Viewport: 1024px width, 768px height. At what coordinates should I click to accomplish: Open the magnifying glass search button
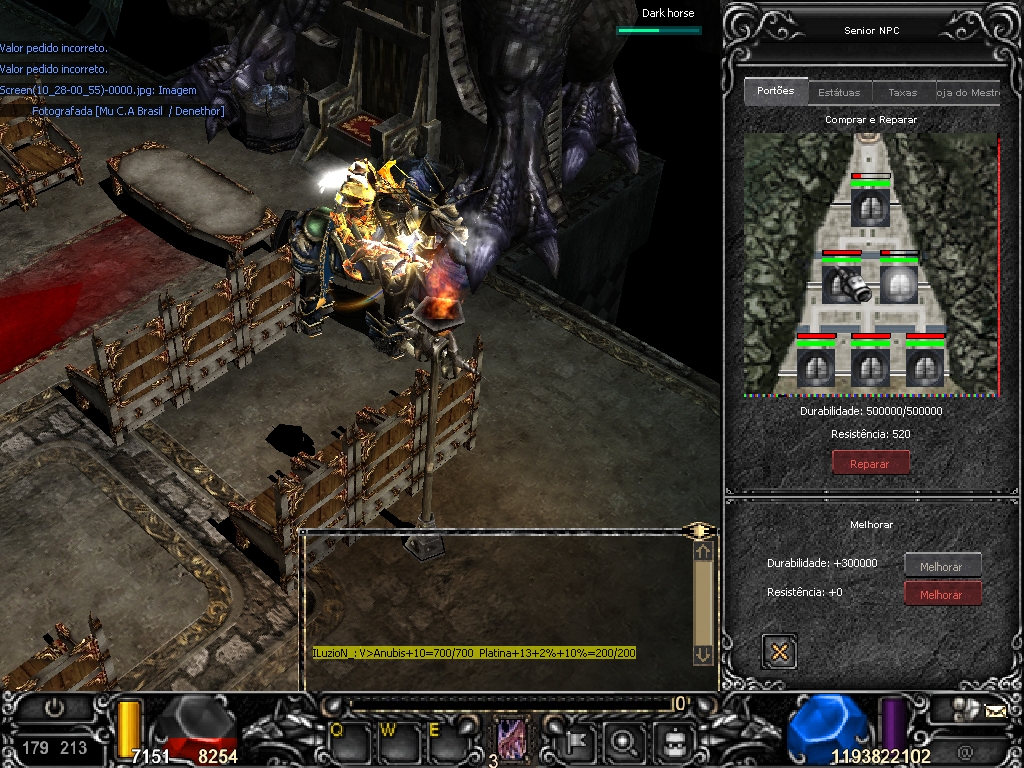point(625,741)
